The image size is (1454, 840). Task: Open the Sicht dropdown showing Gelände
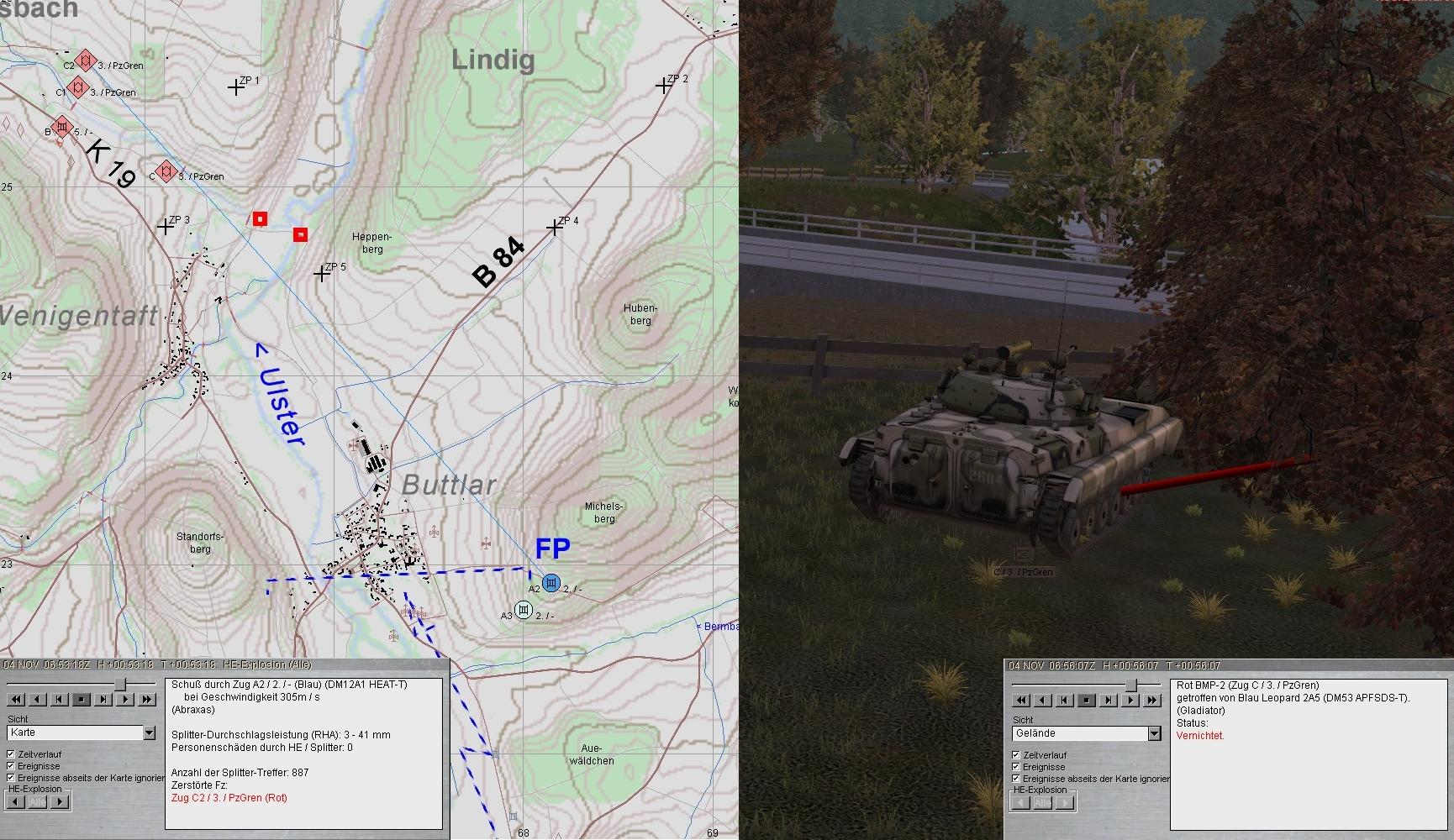[1154, 733]
